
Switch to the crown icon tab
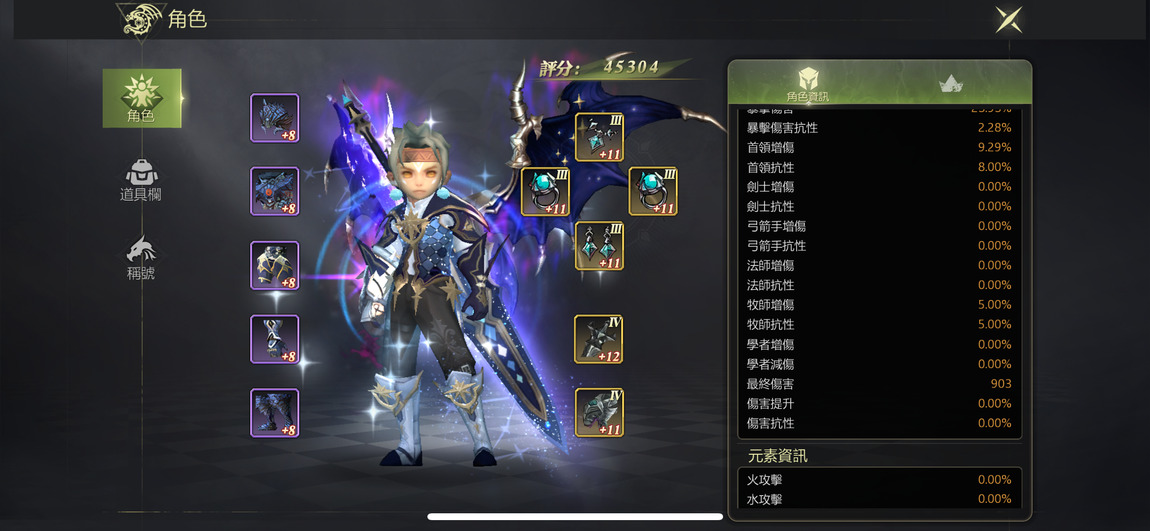tap(951, 84)
